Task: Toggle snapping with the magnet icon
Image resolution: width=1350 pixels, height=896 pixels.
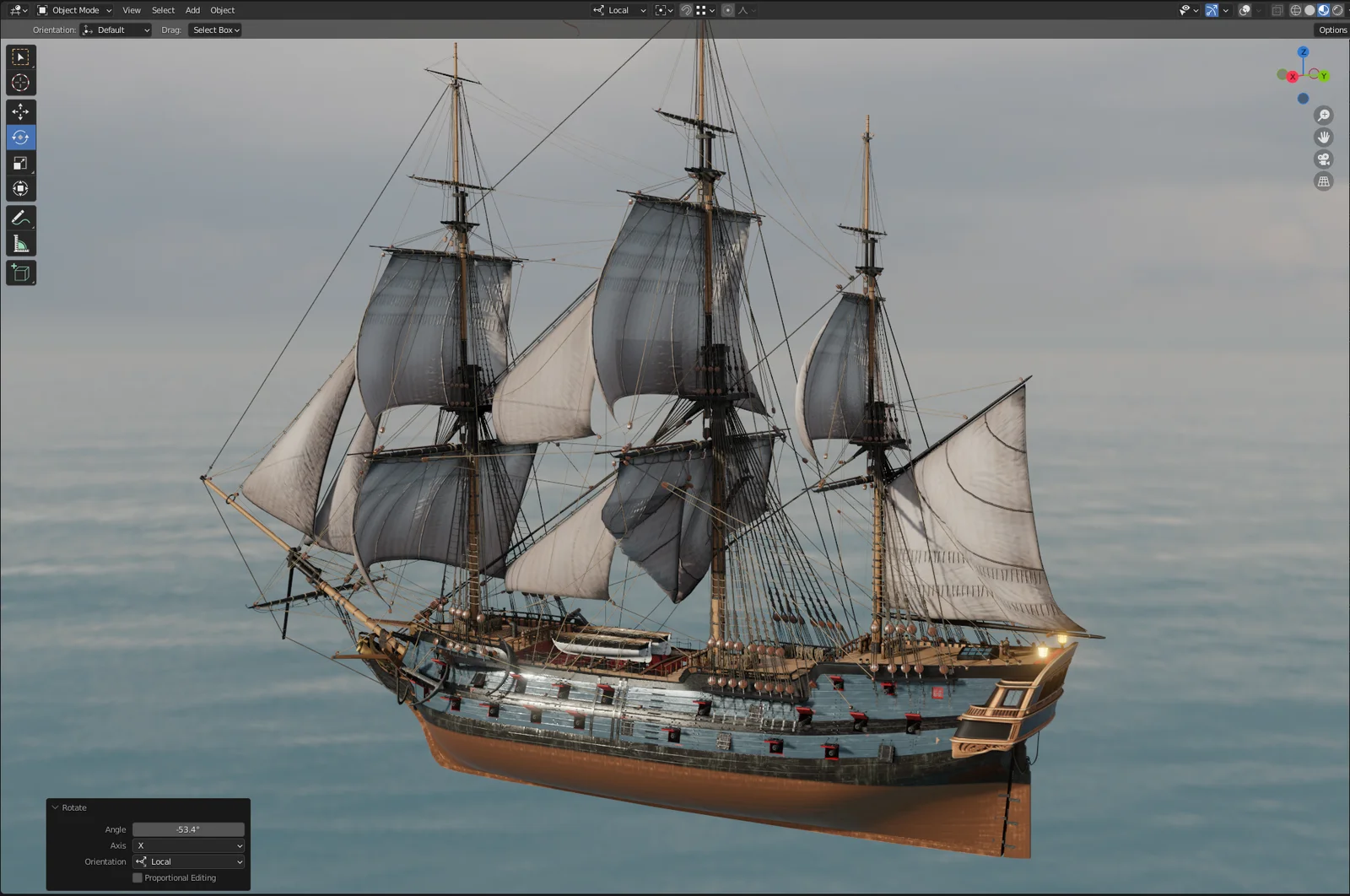Action: click(686, 9)
